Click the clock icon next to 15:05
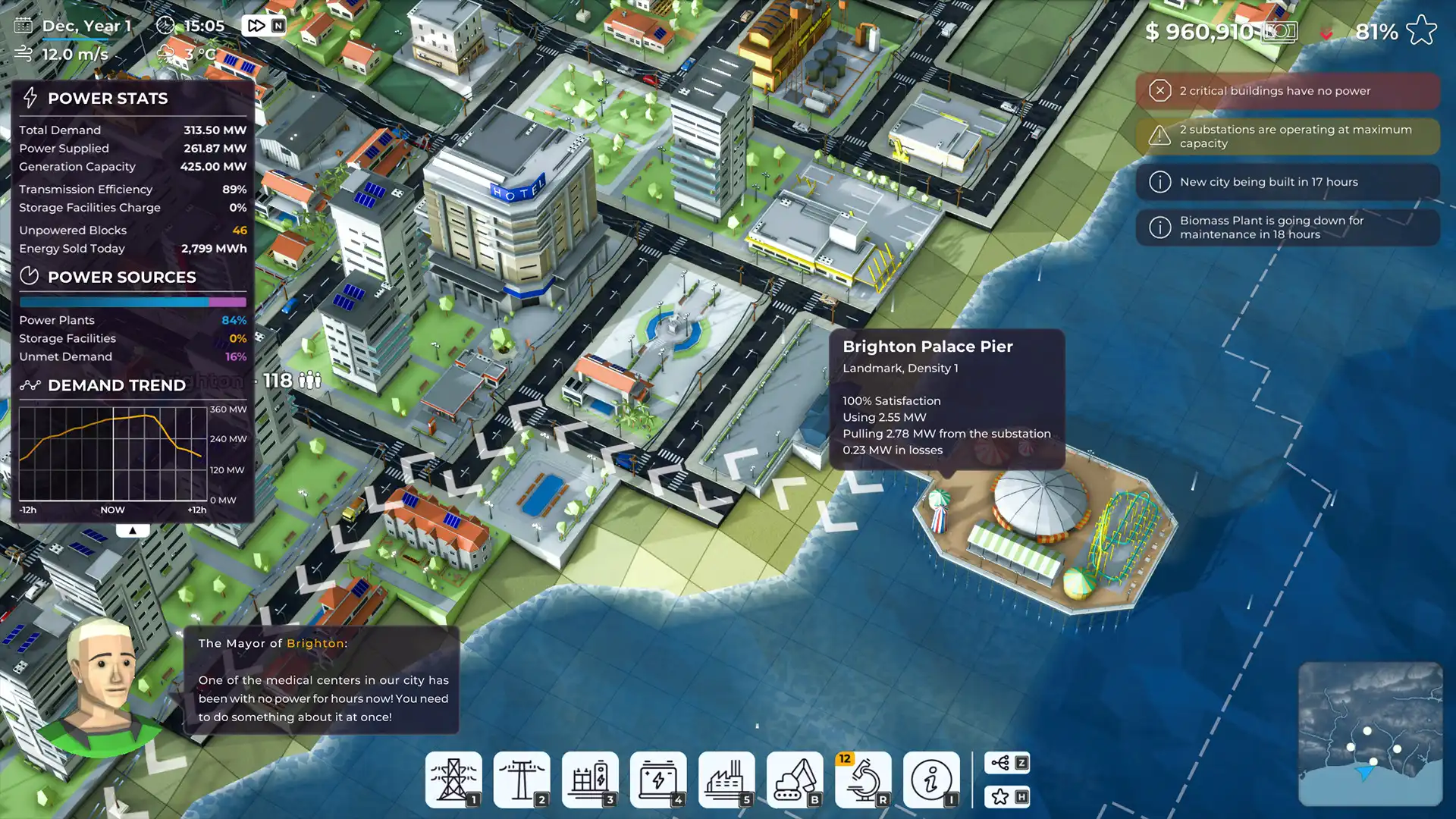1456x819 pixels. point(164,25)
